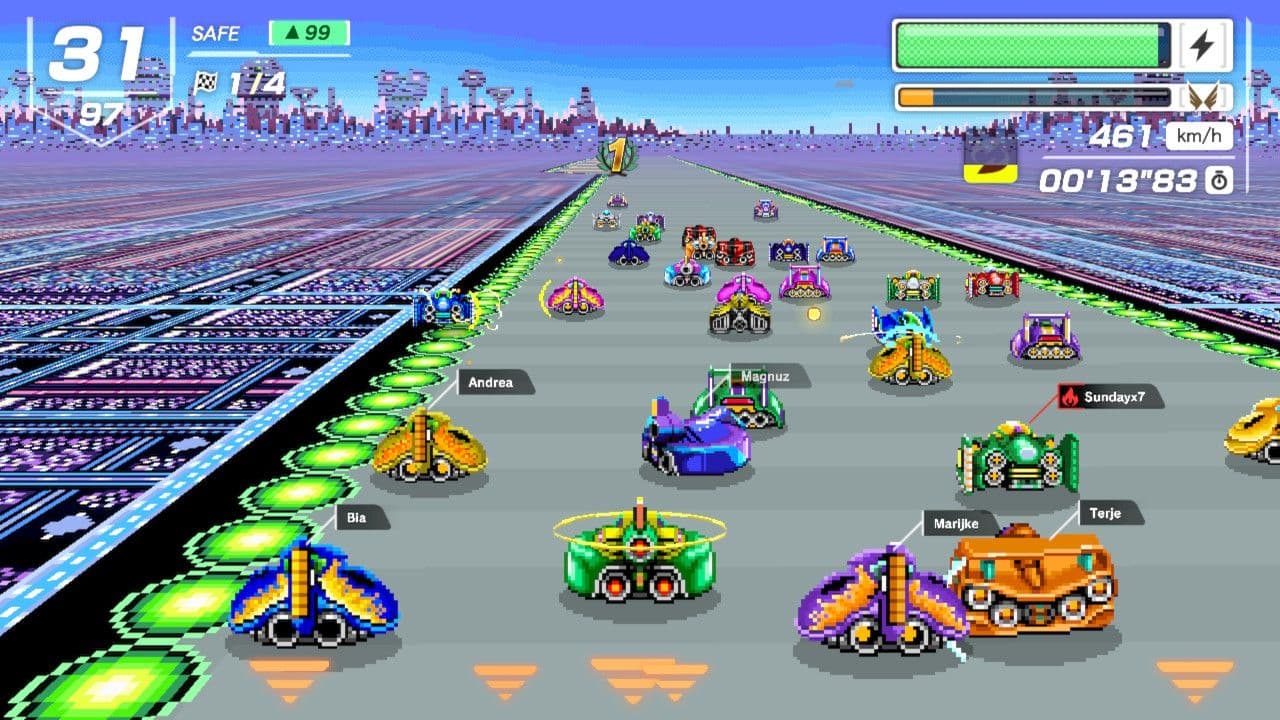Select the Bia name label
The height and width of the screenshot is (720, 1280).
pos(359,517)
